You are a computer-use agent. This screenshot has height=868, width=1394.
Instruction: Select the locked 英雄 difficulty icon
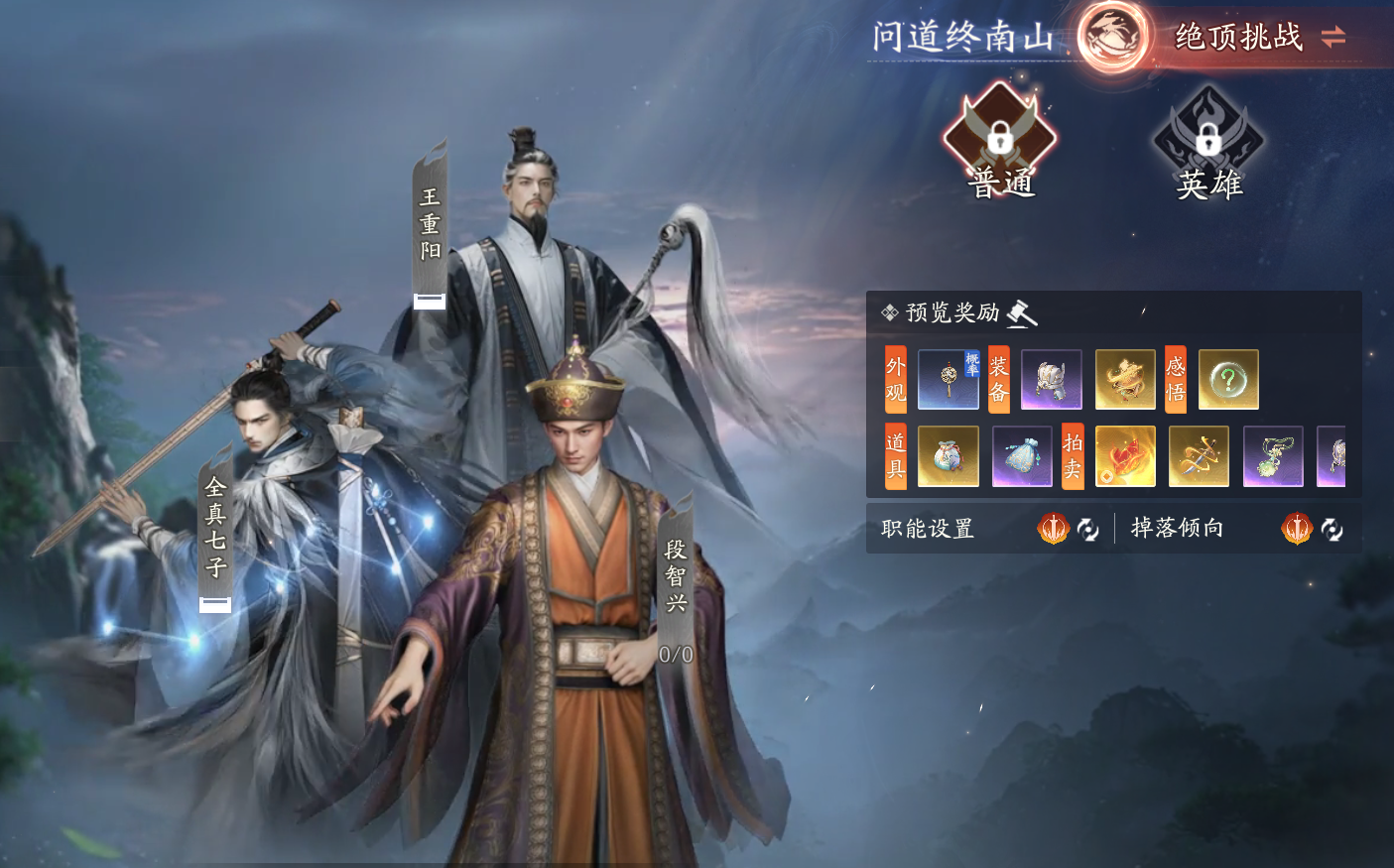coord(1207,139)
